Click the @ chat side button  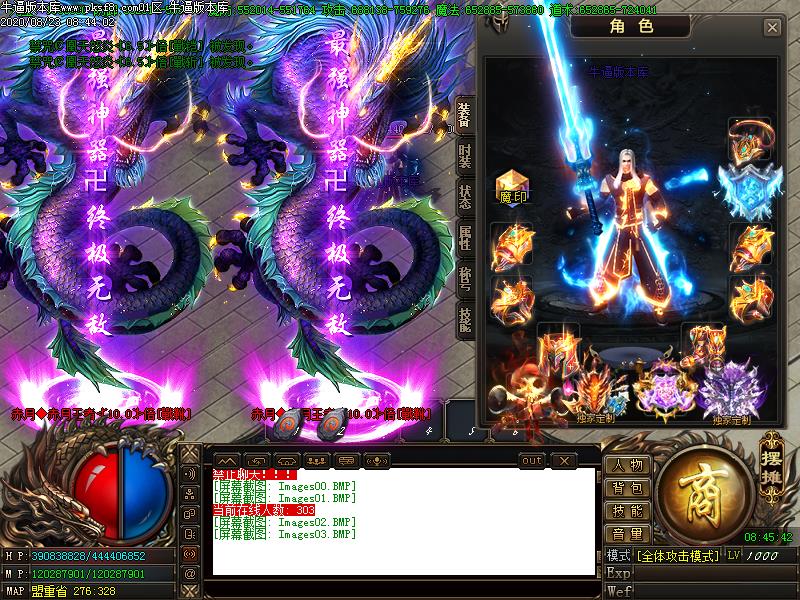[189, 574]
